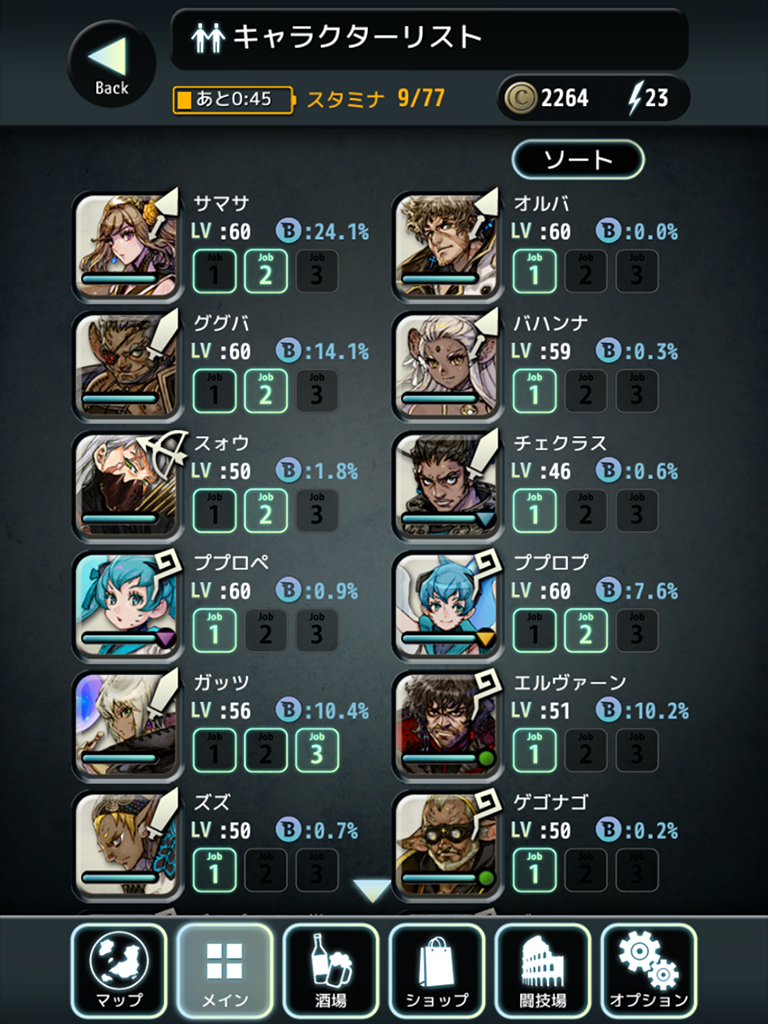The image size is (768, 1024).
Task: Open the ショップ shop
Action: (437, 971)
